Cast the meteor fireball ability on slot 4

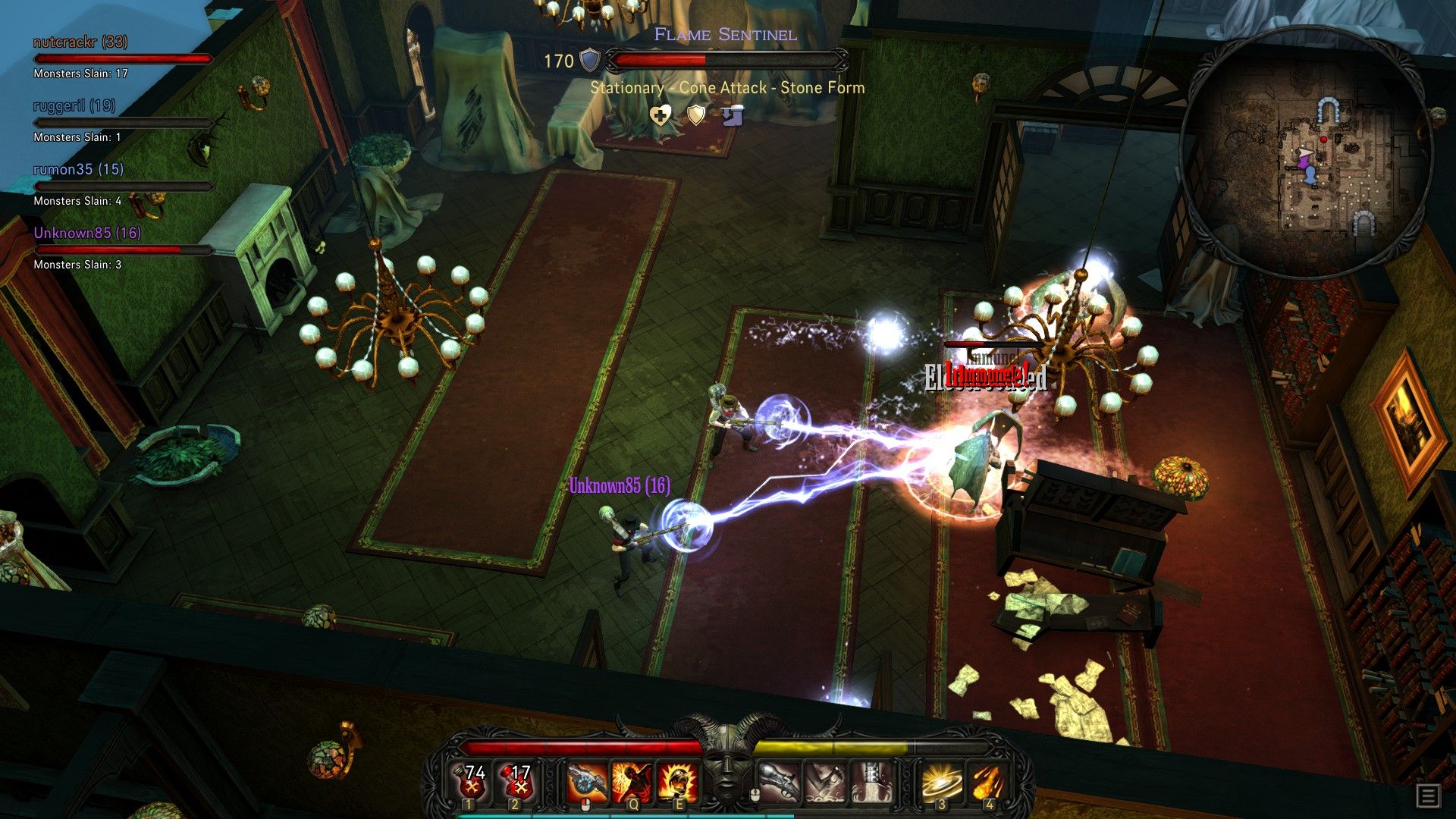pyautogui.click(x=987, y=783)
